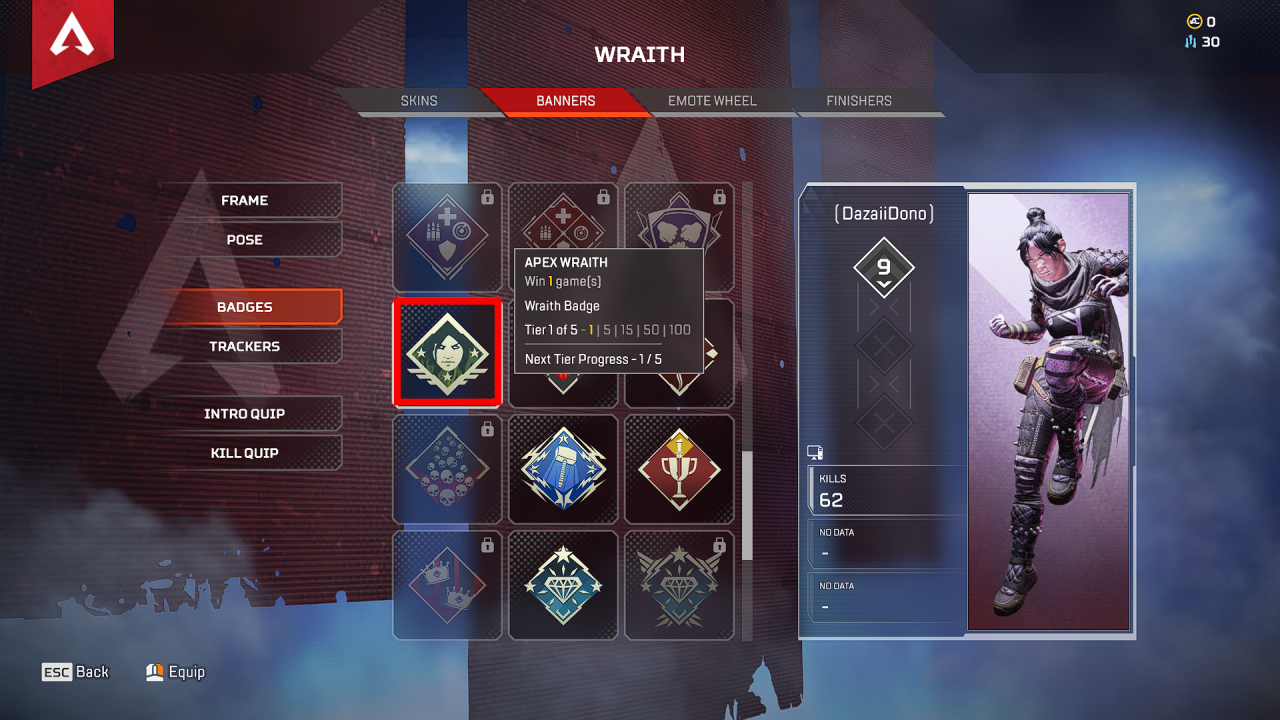Select the locked healing badge top-left
The image size is (1280, 720).
click(447, 236)
